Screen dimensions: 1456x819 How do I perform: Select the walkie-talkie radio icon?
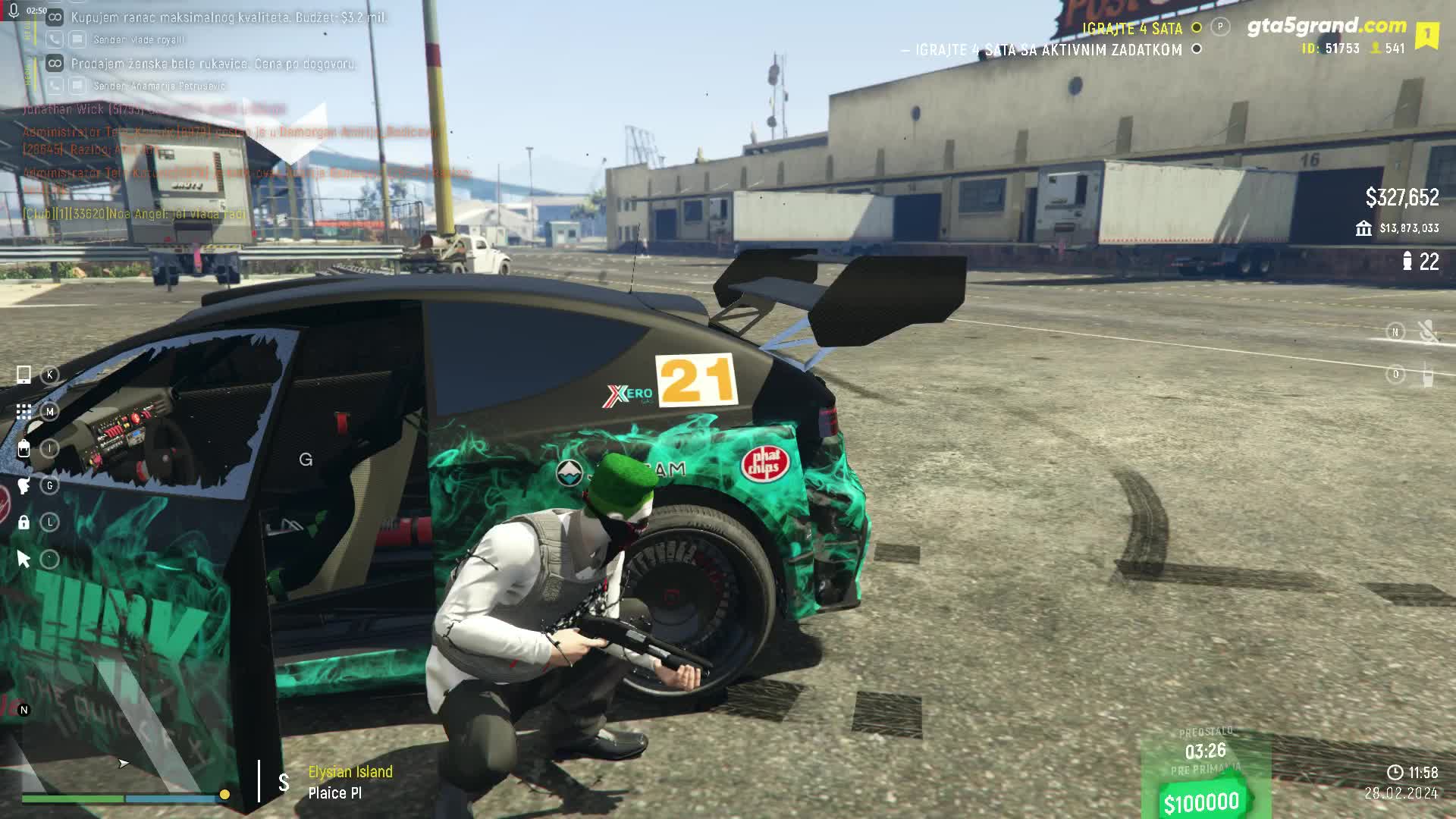pyautogui.click(x=1427, y=375)
